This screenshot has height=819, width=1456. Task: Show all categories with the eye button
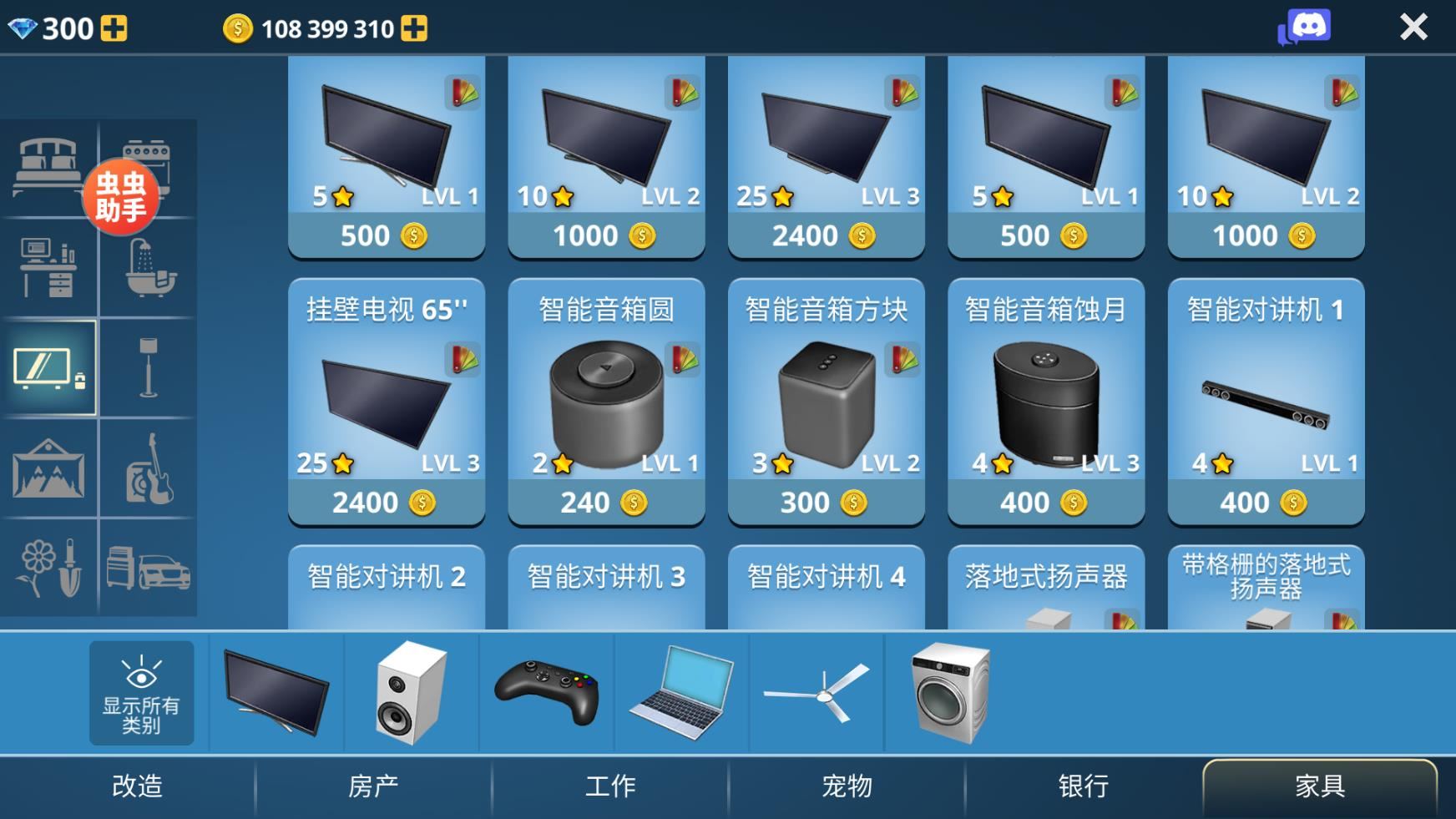point(140,693)
